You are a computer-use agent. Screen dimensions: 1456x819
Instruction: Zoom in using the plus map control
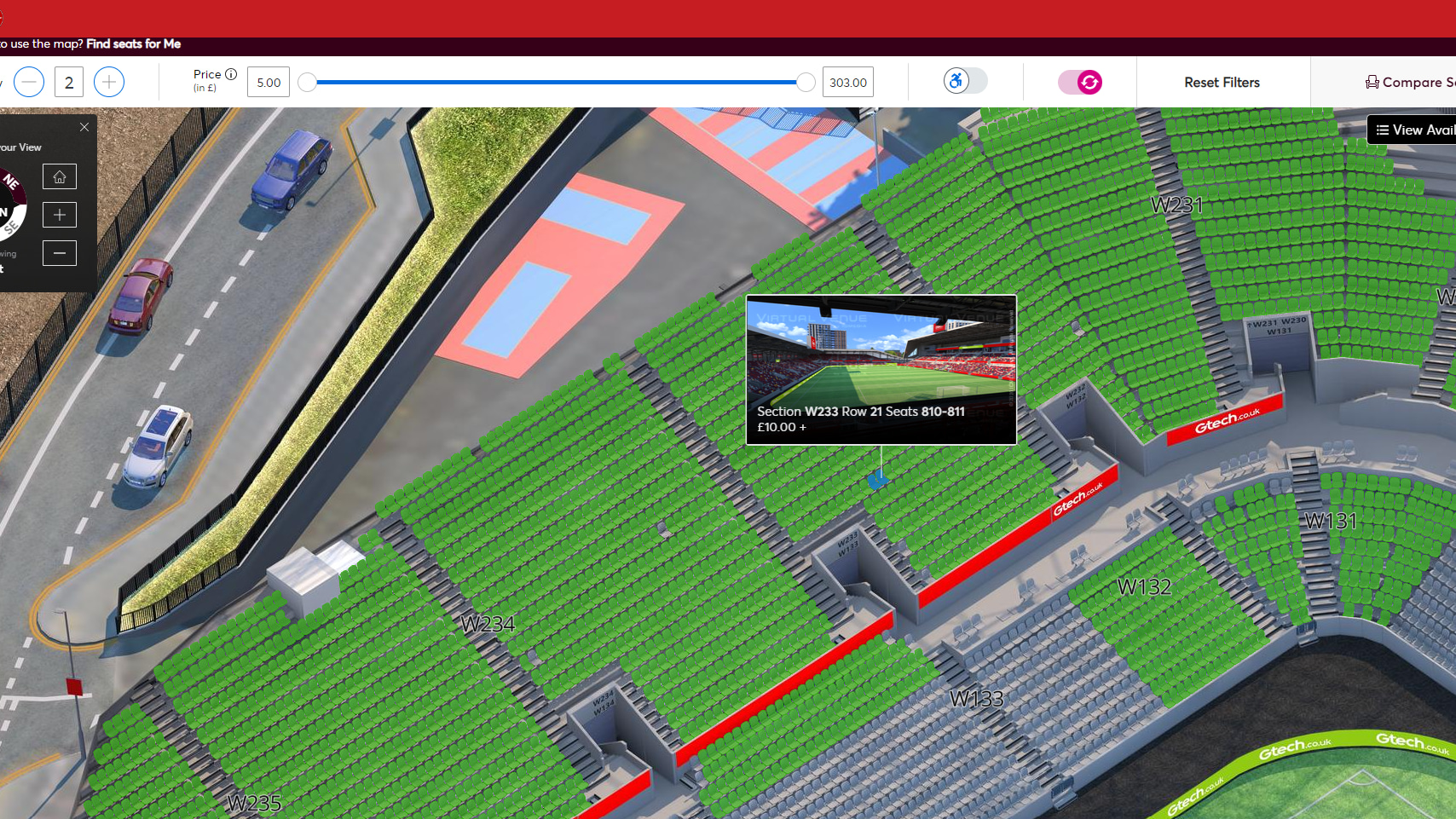(59, 215)
